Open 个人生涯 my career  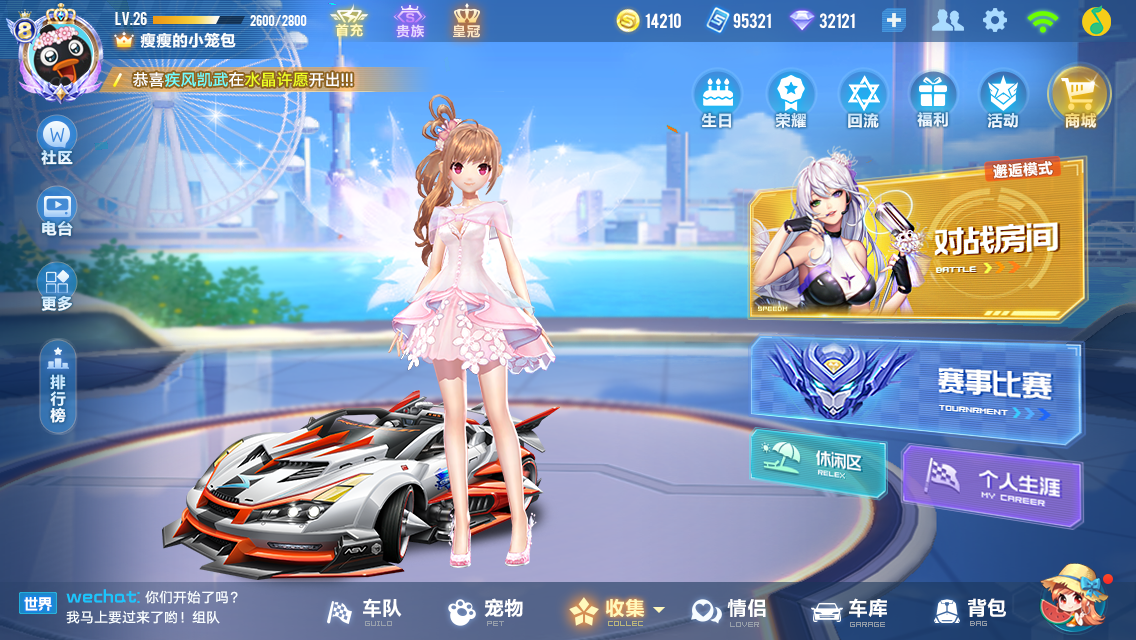click(x=992, y=486)
